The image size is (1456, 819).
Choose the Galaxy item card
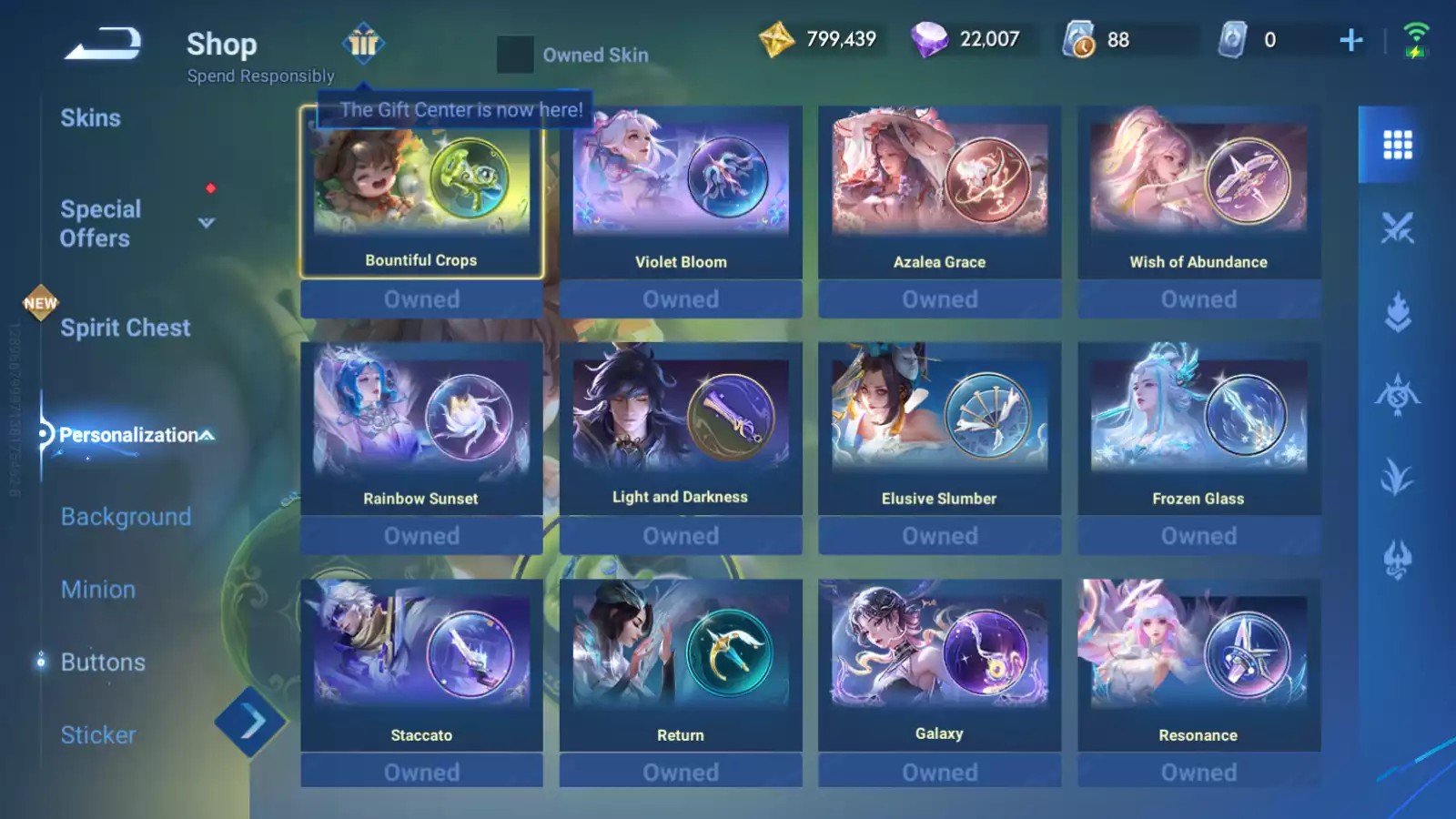(x=939, y=666)
